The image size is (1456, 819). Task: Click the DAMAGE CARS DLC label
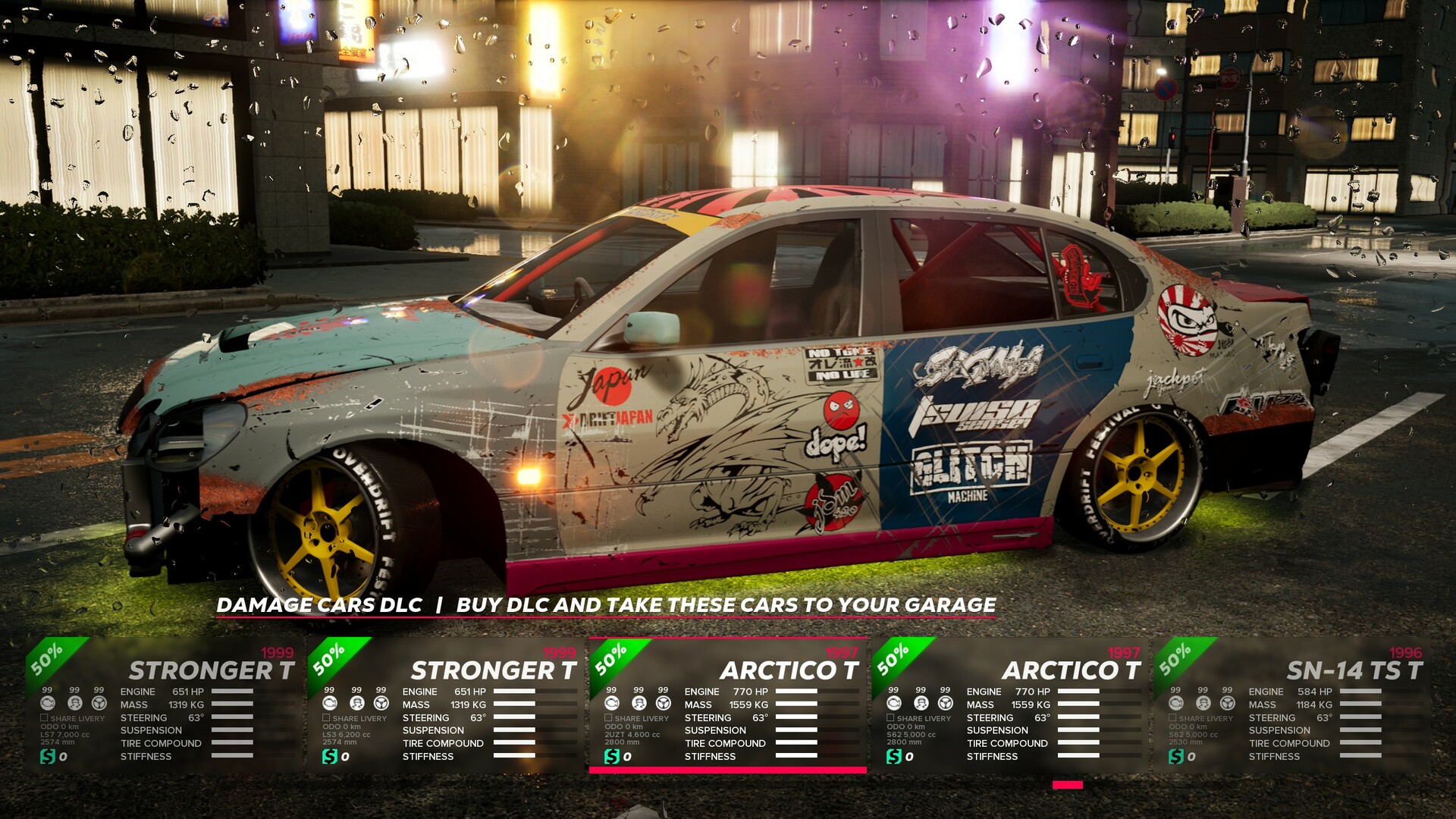coord(320,606)
